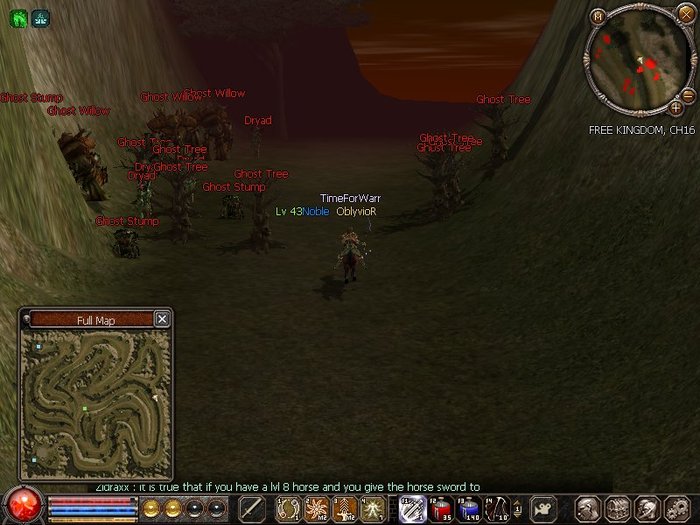Screen dimensions: 700x525
Task: Close the Full Map window
Action: coord(162,319)
